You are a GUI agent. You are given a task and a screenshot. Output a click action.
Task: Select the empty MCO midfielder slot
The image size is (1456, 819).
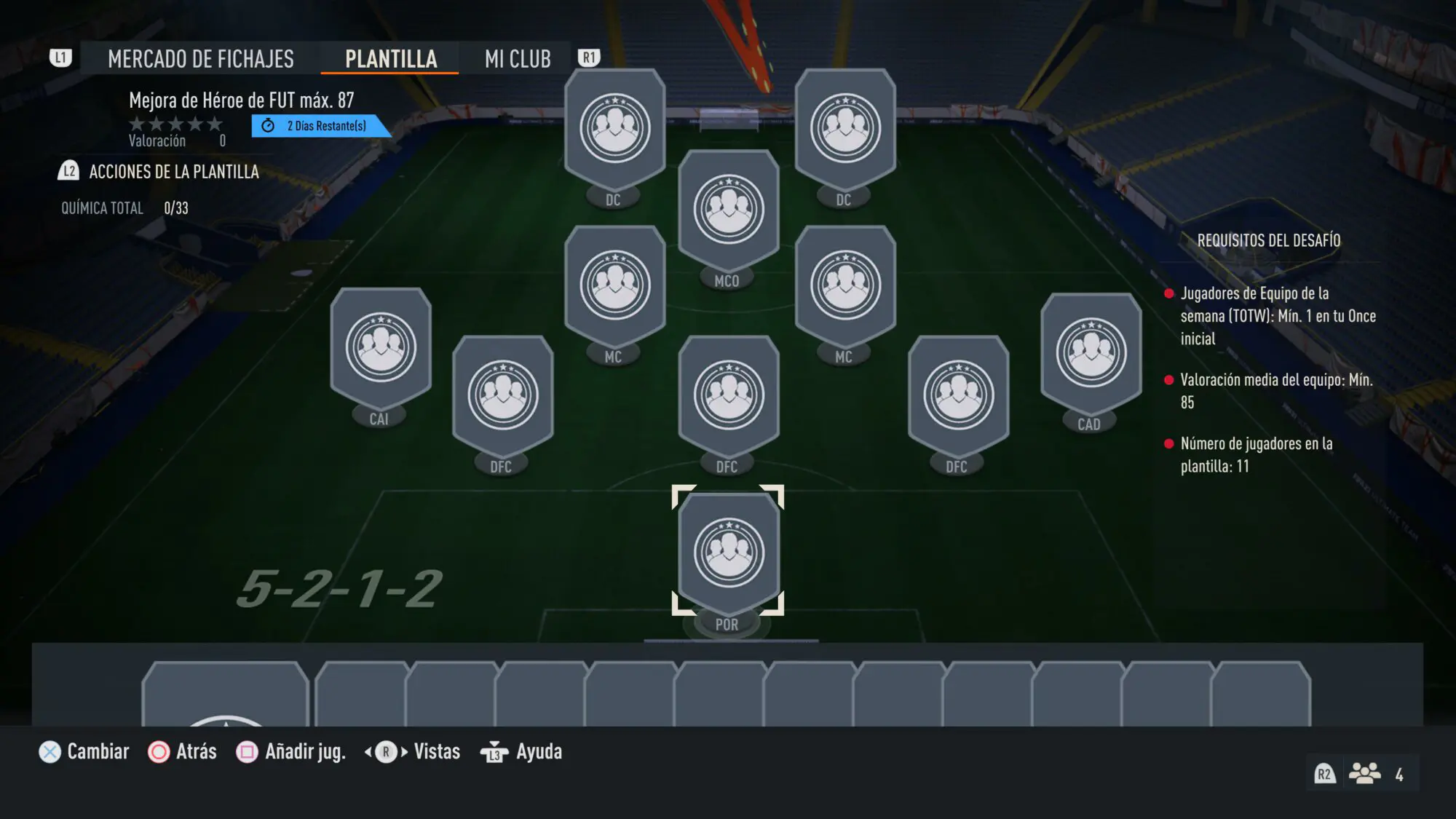(x=728, y=210)
